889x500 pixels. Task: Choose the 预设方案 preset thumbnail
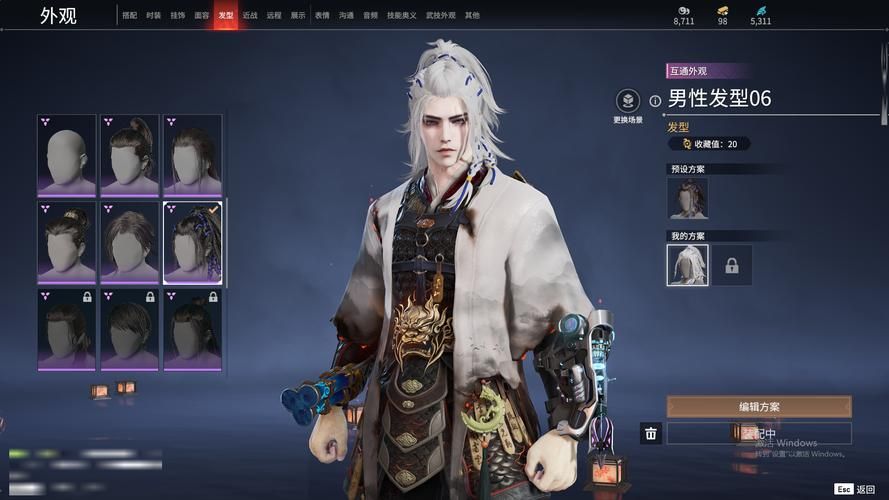click(x=688, y=198)
